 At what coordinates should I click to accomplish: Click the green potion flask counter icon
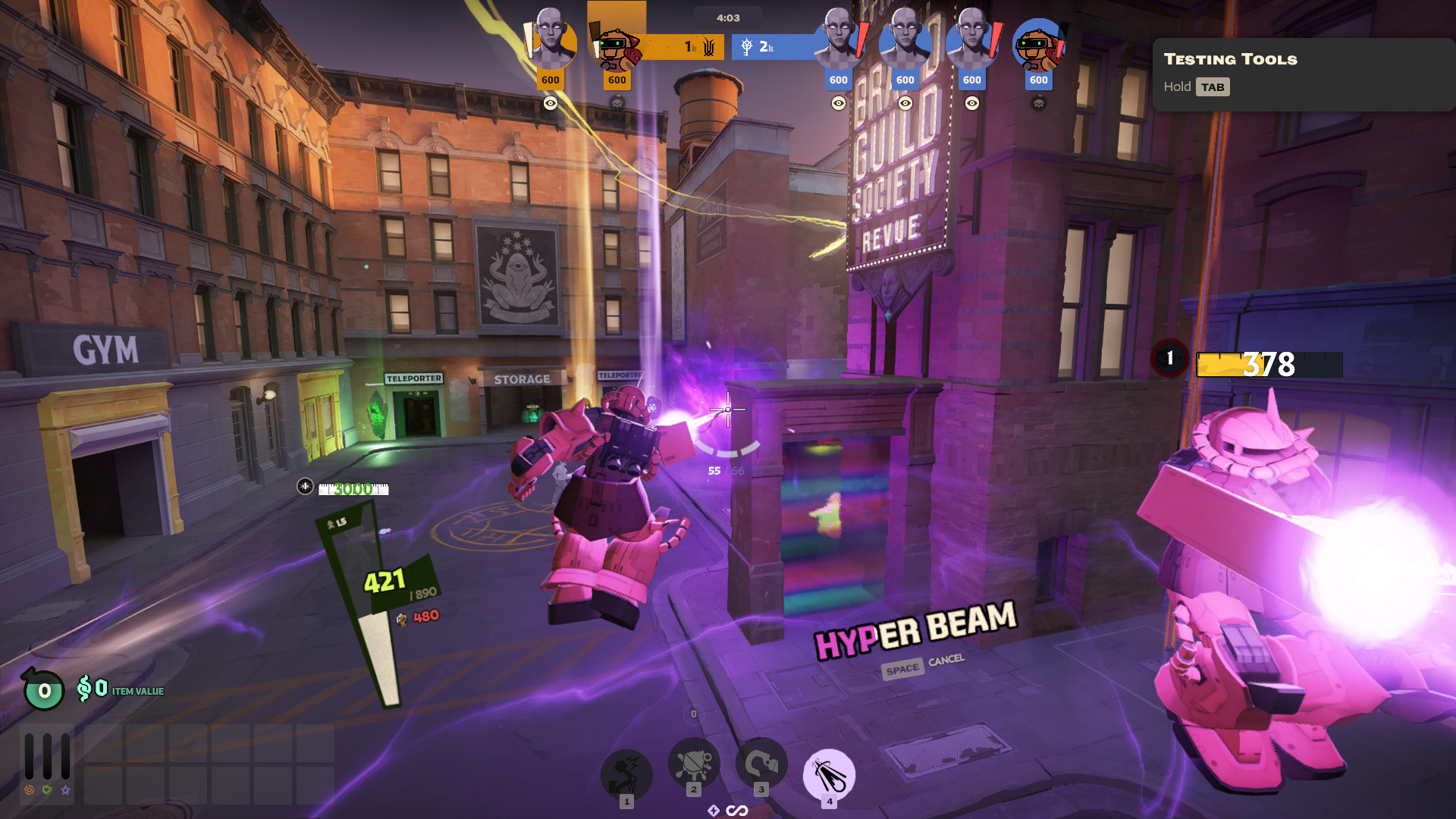pos(43,689)
